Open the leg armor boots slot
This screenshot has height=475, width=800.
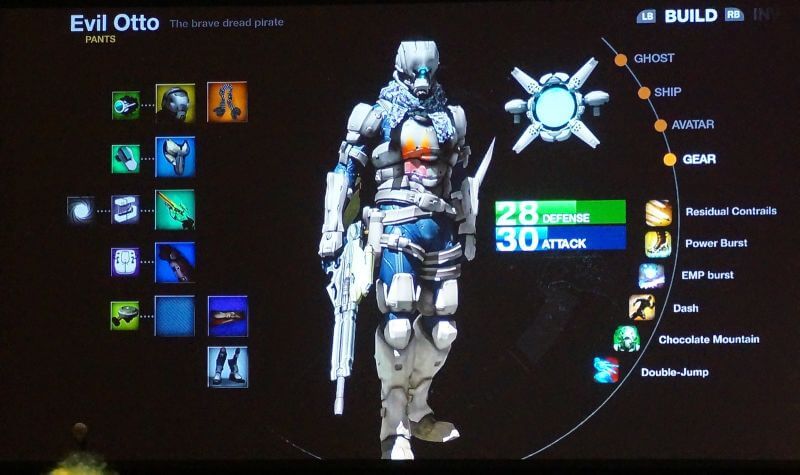[228, 366]
